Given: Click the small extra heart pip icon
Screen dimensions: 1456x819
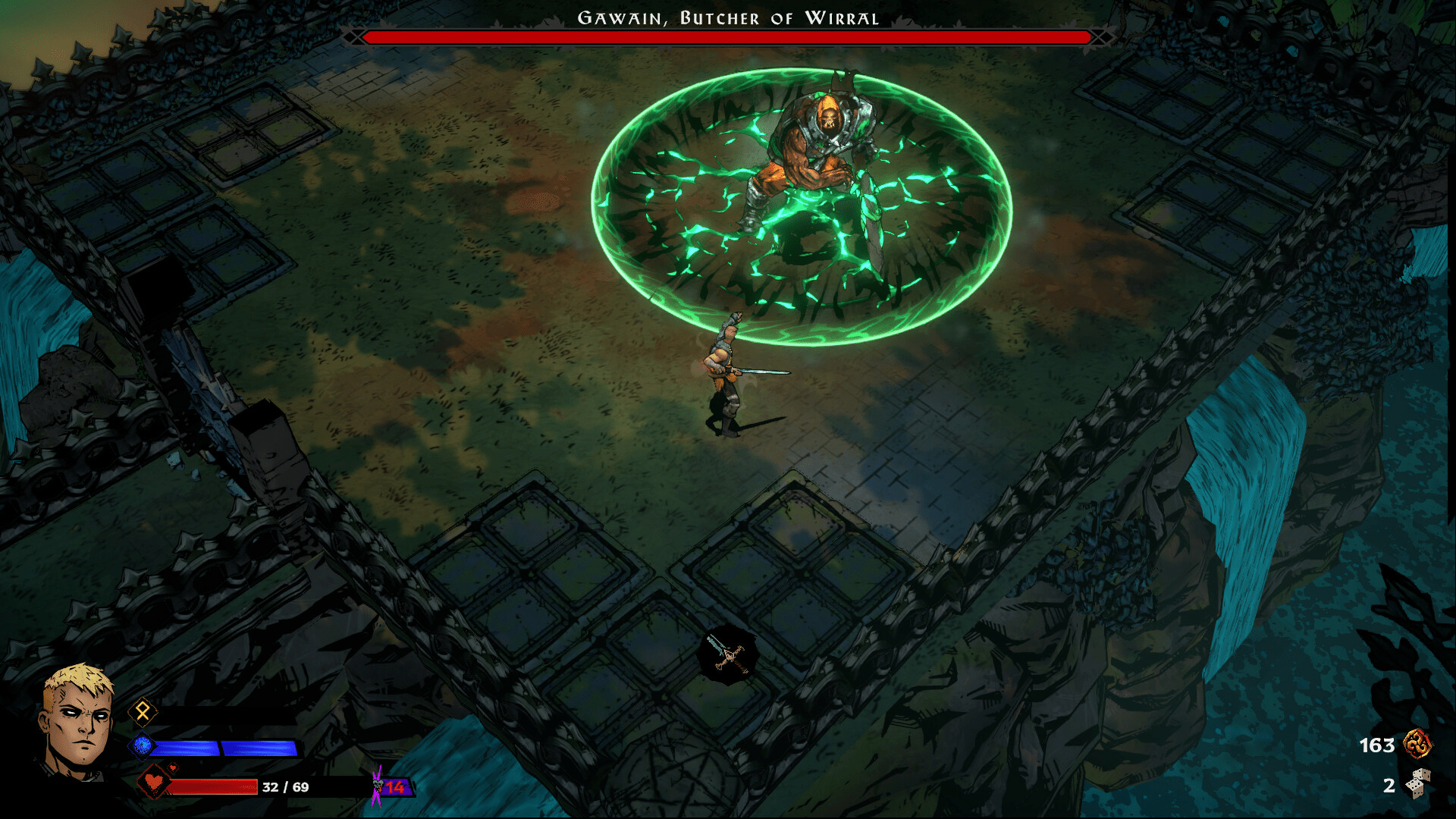Looking at the screenshot, I should [x=173, y=768].
